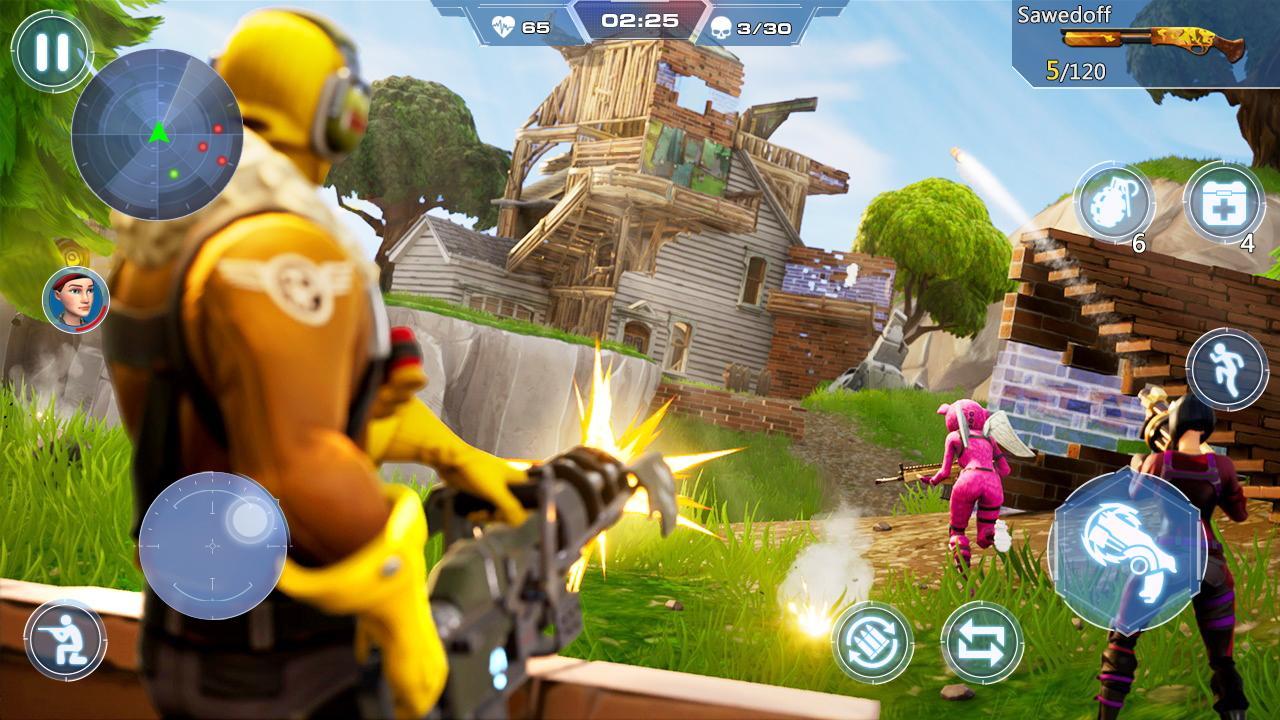Tap the green player arrow on radar
This screenshot has height=720, width=1280.
tap(158, 131)
